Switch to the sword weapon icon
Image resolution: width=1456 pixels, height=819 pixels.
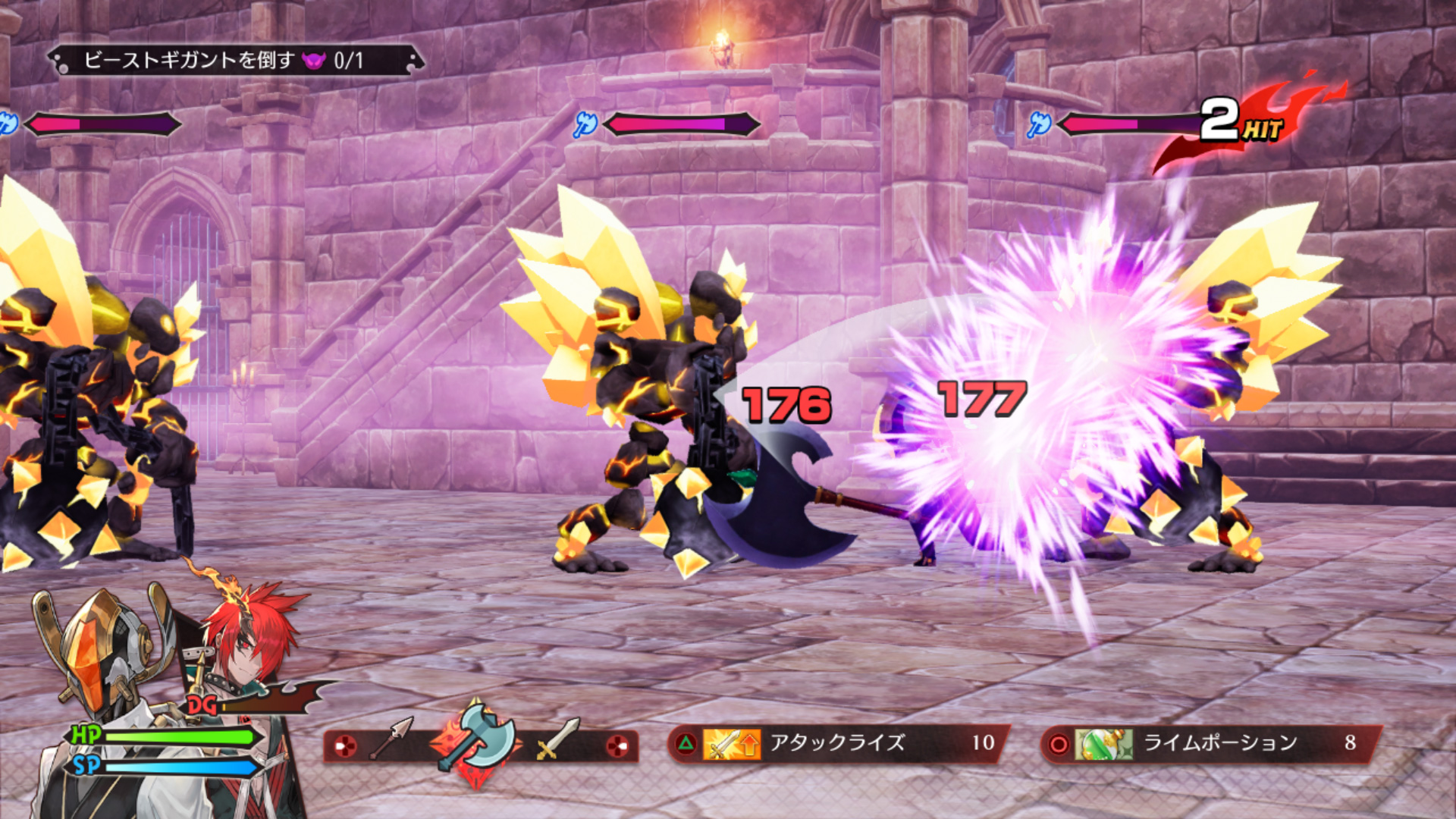tap(557, 741)
